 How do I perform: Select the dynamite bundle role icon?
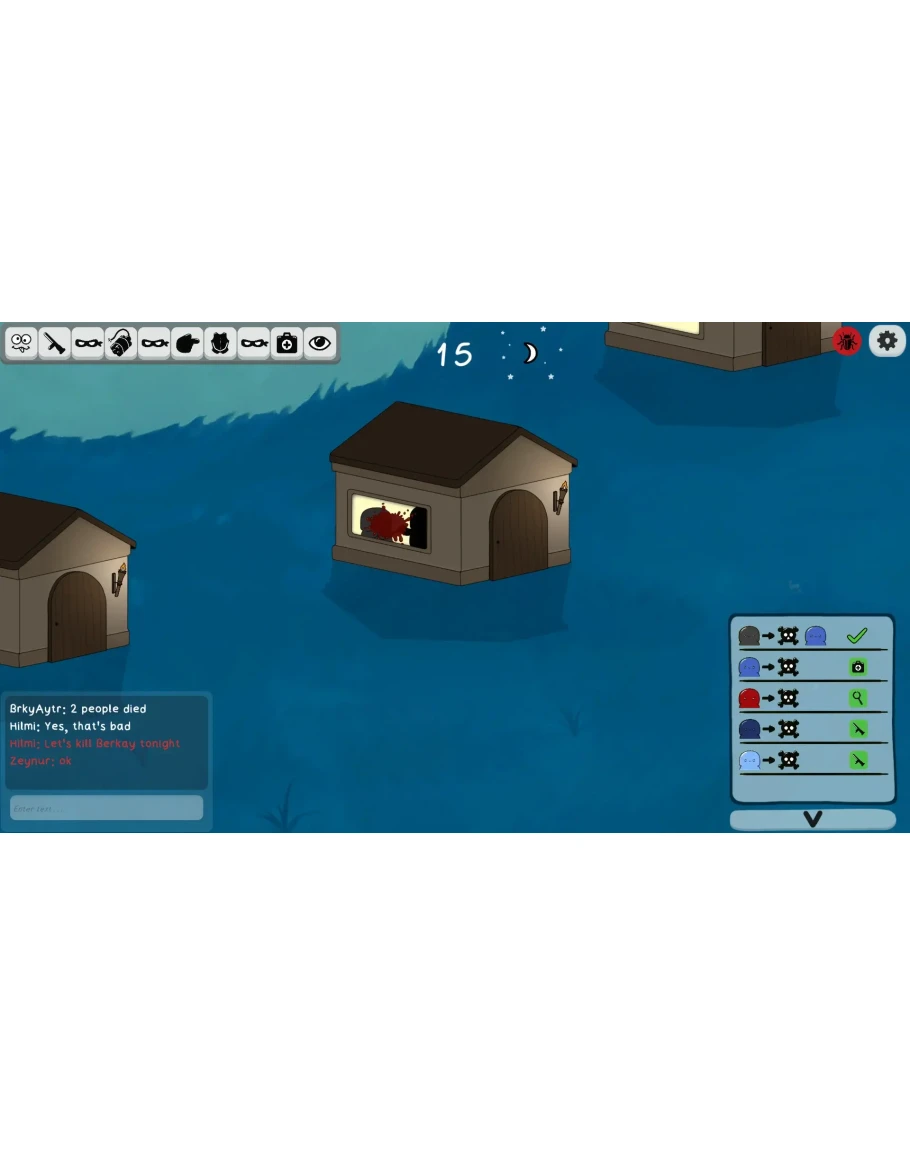click(x=121, y=343)
